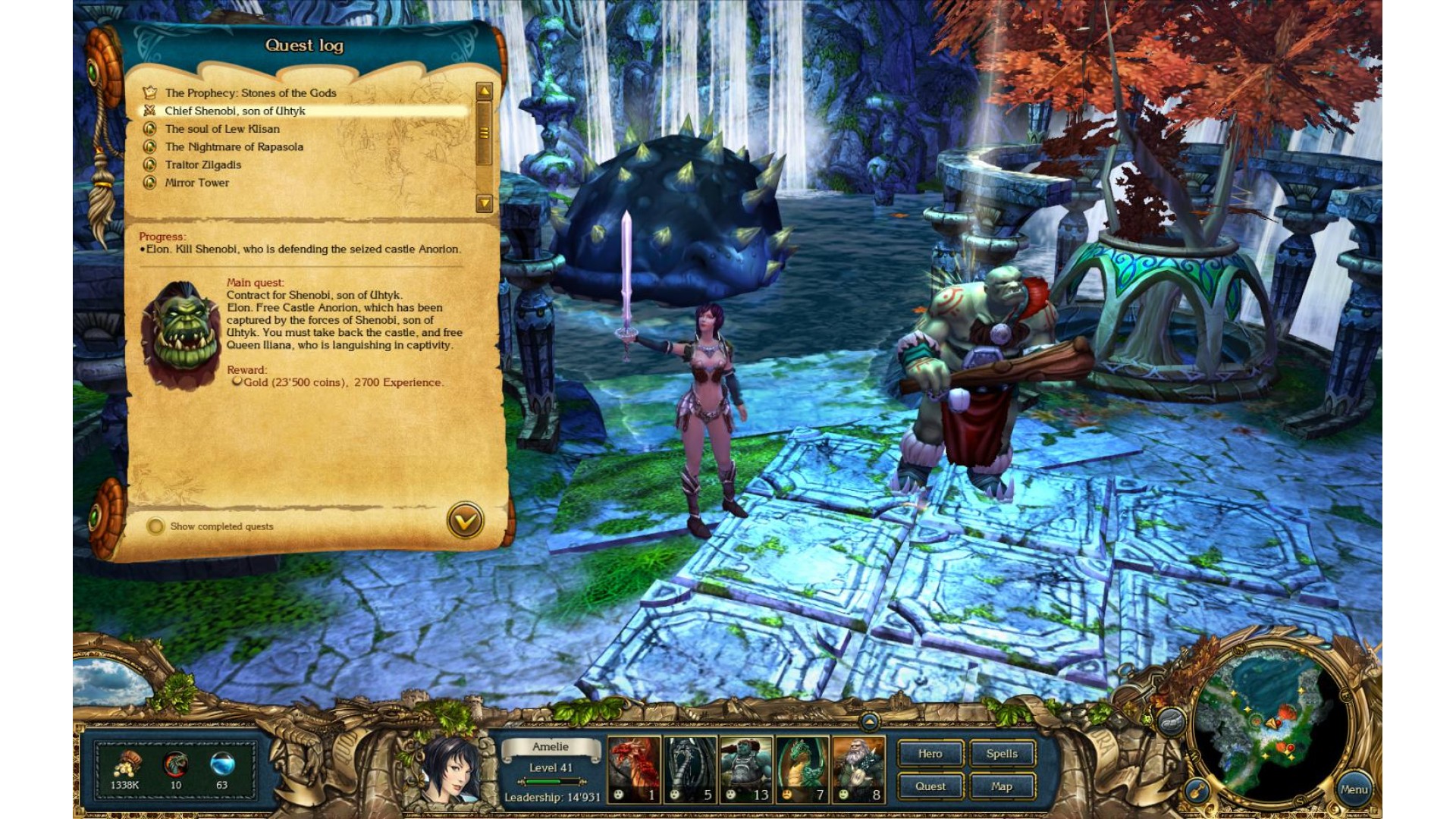1456x819 pixels.
Task: Click the quest list scroll-down arrow
Action: (484, 202)
